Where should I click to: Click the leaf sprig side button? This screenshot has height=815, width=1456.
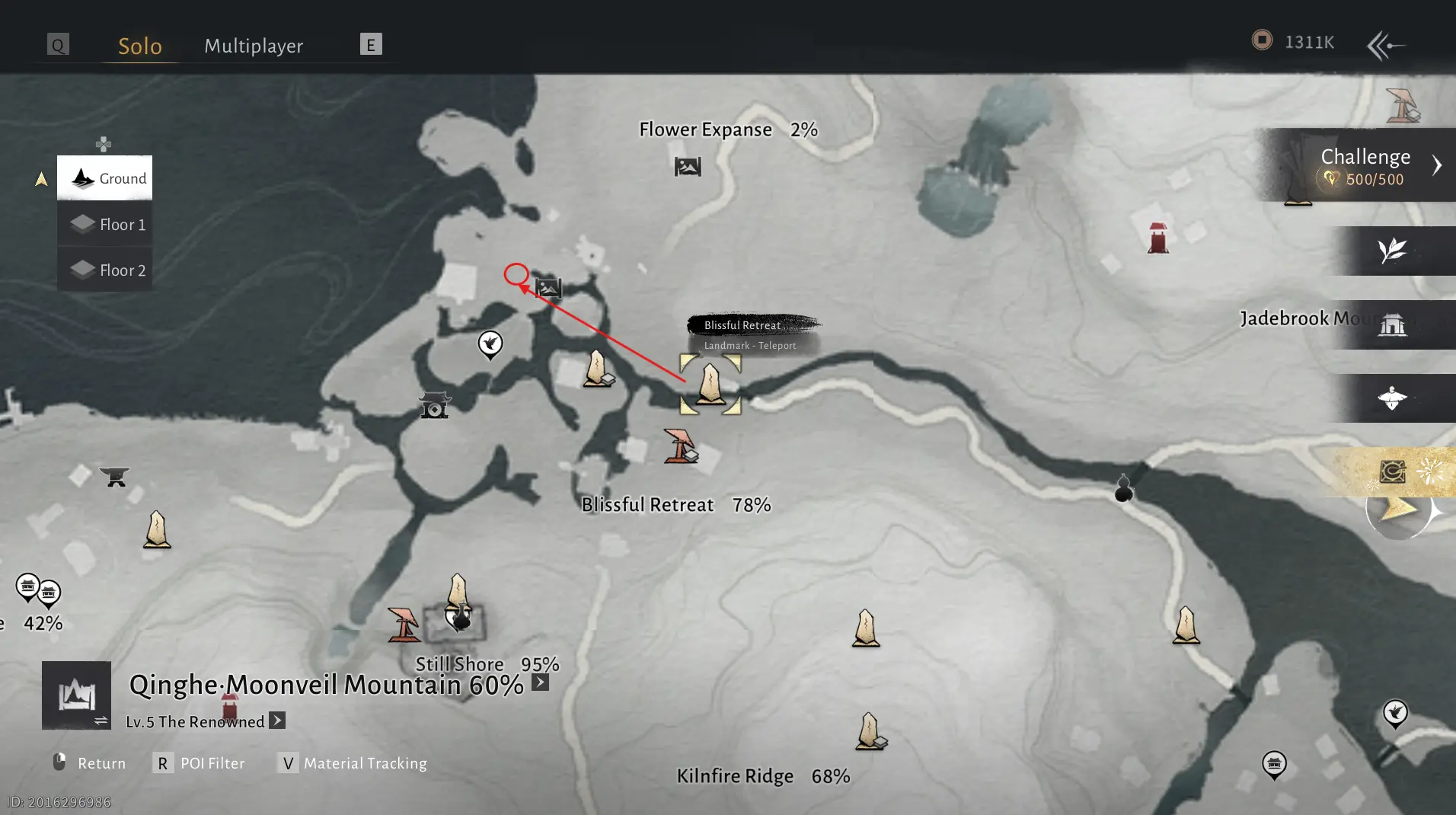pyautogui.click(x=1392, y=251)
